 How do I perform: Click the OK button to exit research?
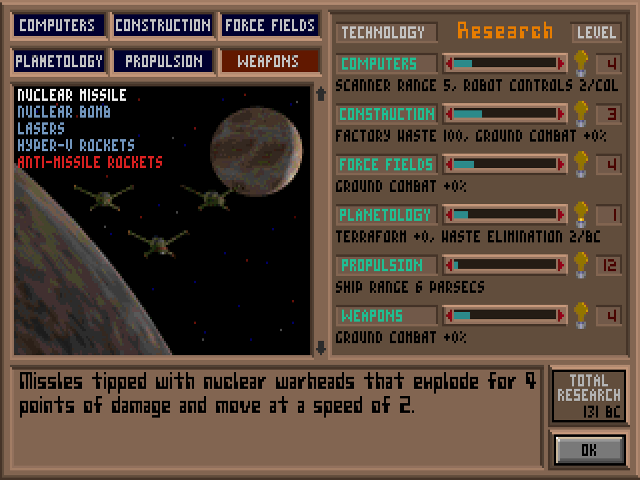(589, 450)
